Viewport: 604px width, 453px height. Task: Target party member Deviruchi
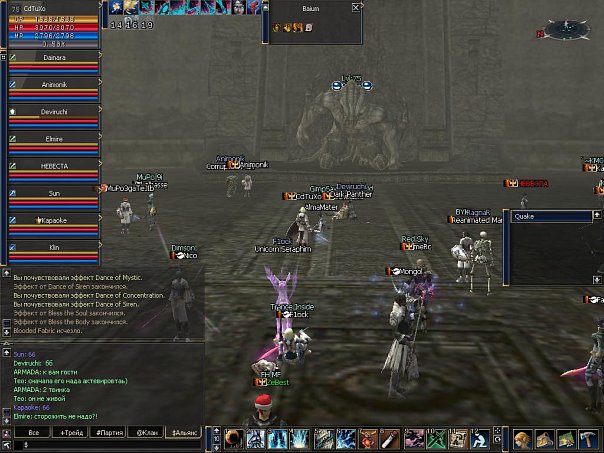click(54, 112)
